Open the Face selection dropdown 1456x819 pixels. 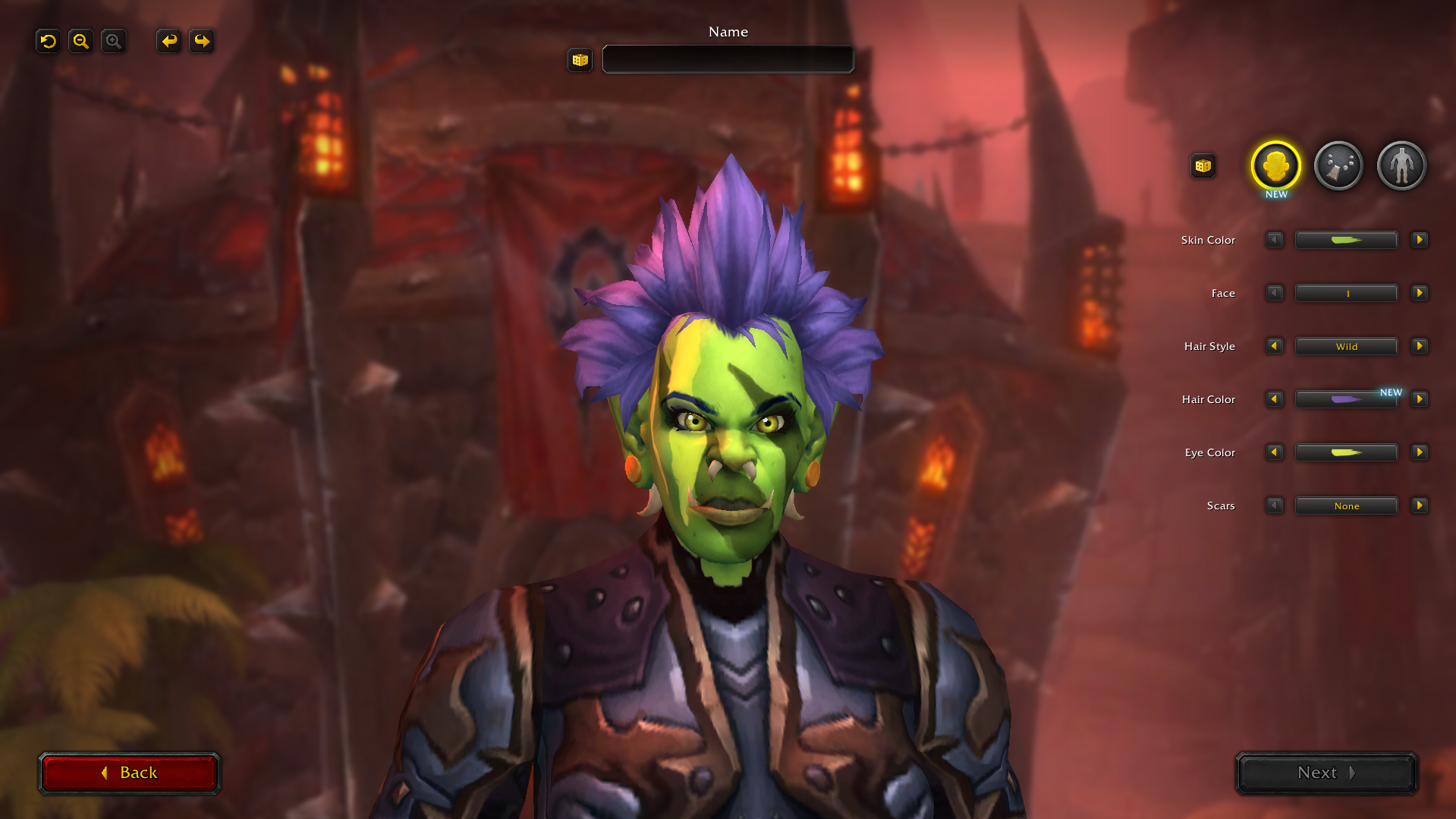pyautogui.click(x=1346, y=293)
